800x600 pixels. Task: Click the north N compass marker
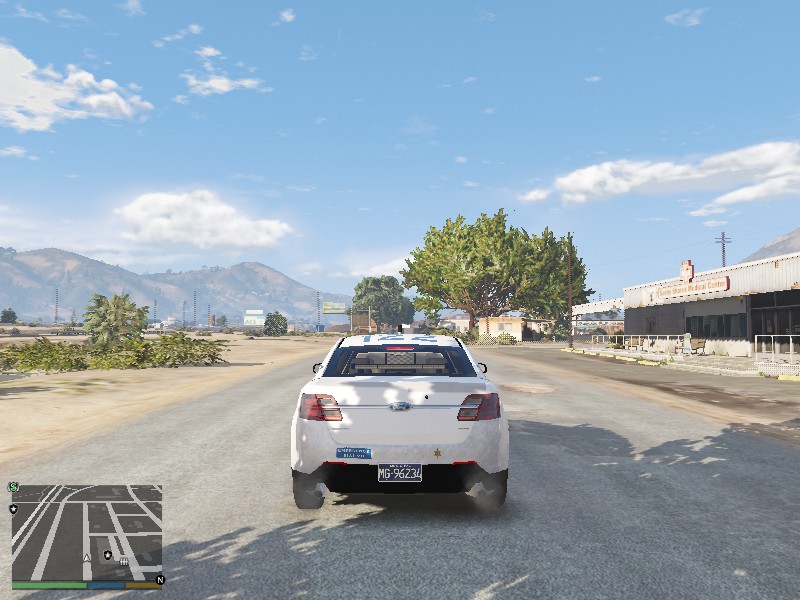point(159,579)
